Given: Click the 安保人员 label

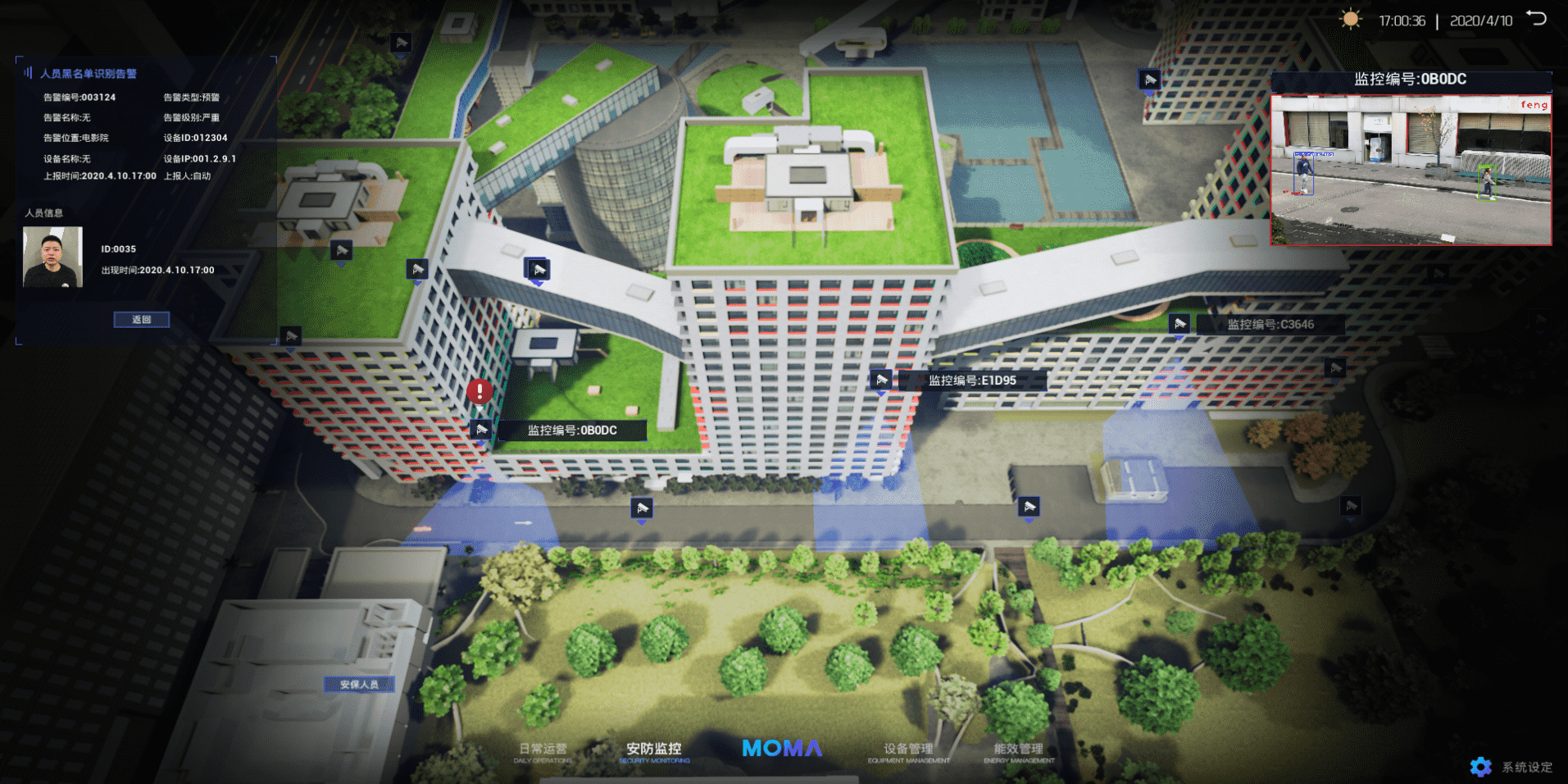Looking at the screenshot, I should [x=359, y=685].
